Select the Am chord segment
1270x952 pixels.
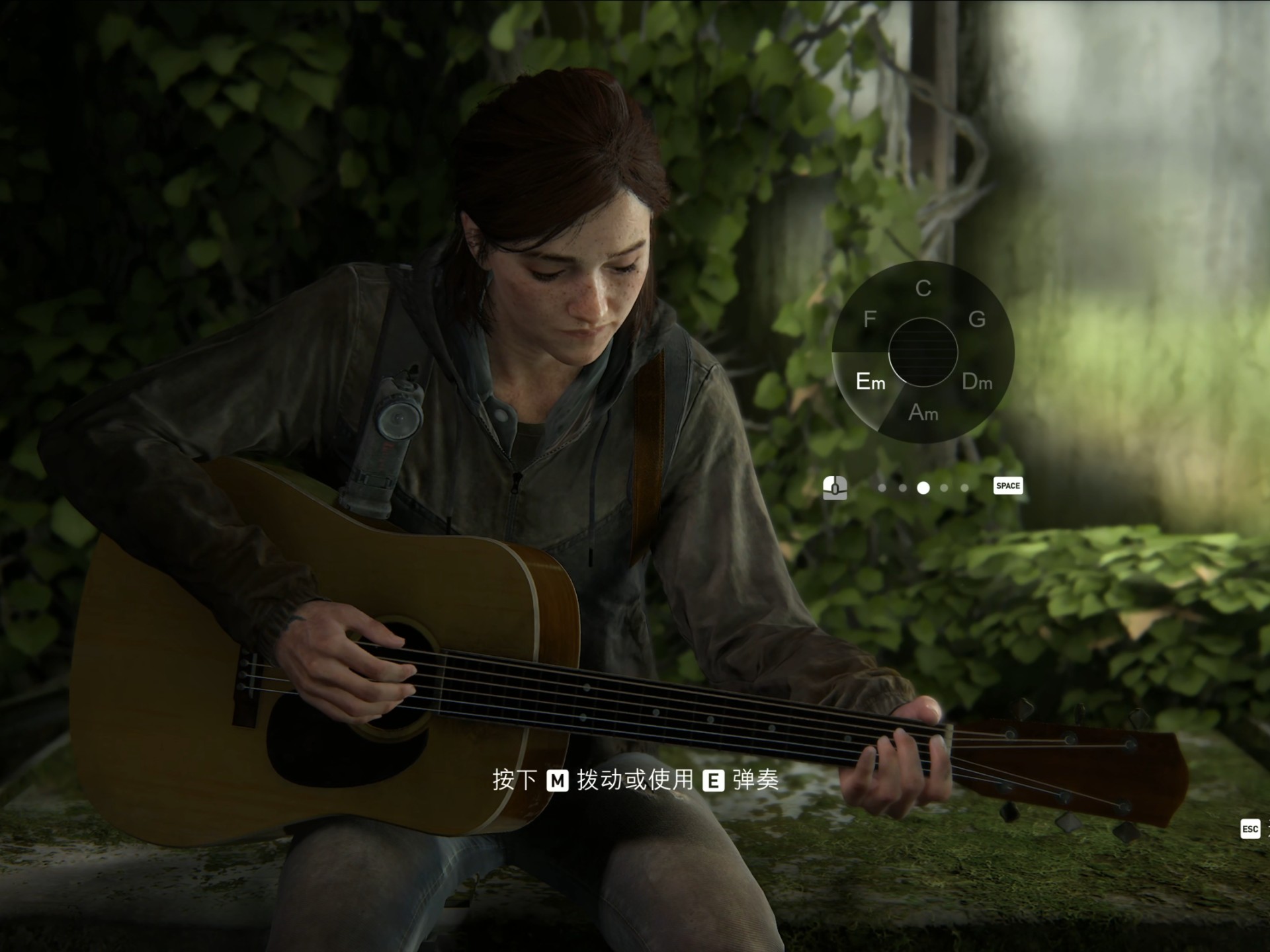click(923, 413)
